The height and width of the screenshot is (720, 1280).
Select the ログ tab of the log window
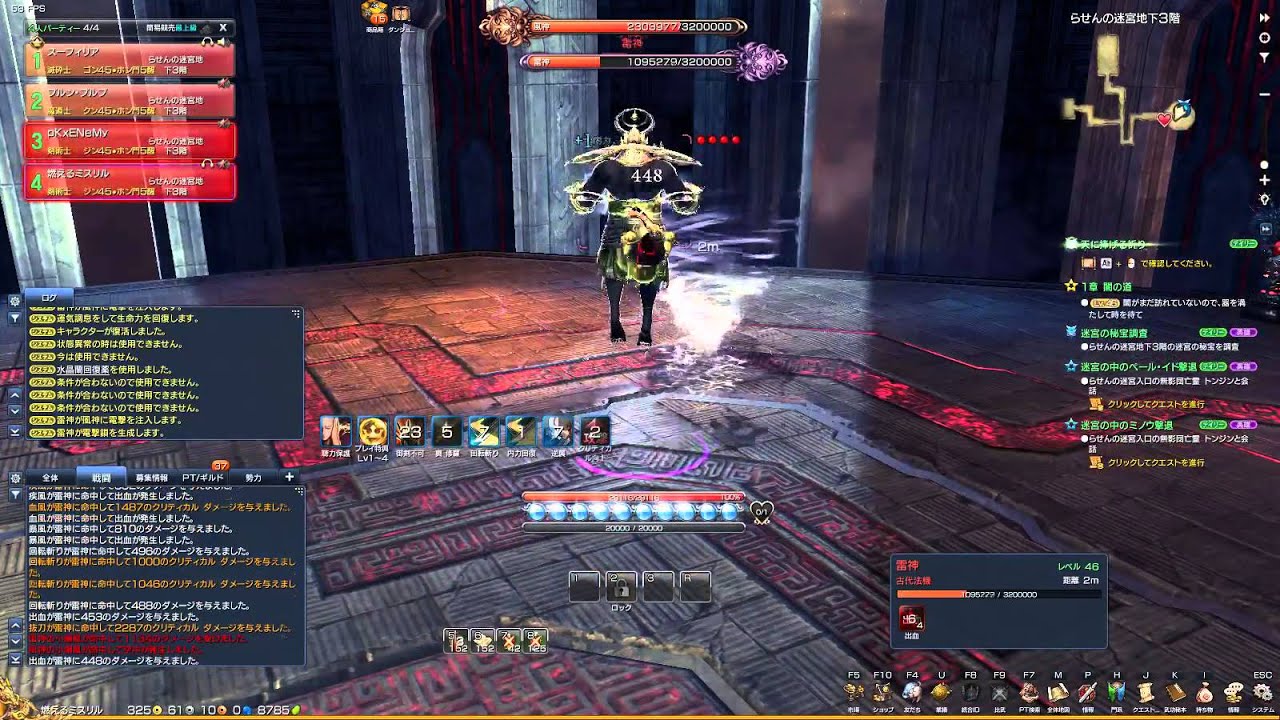click(x=49, y=298)
